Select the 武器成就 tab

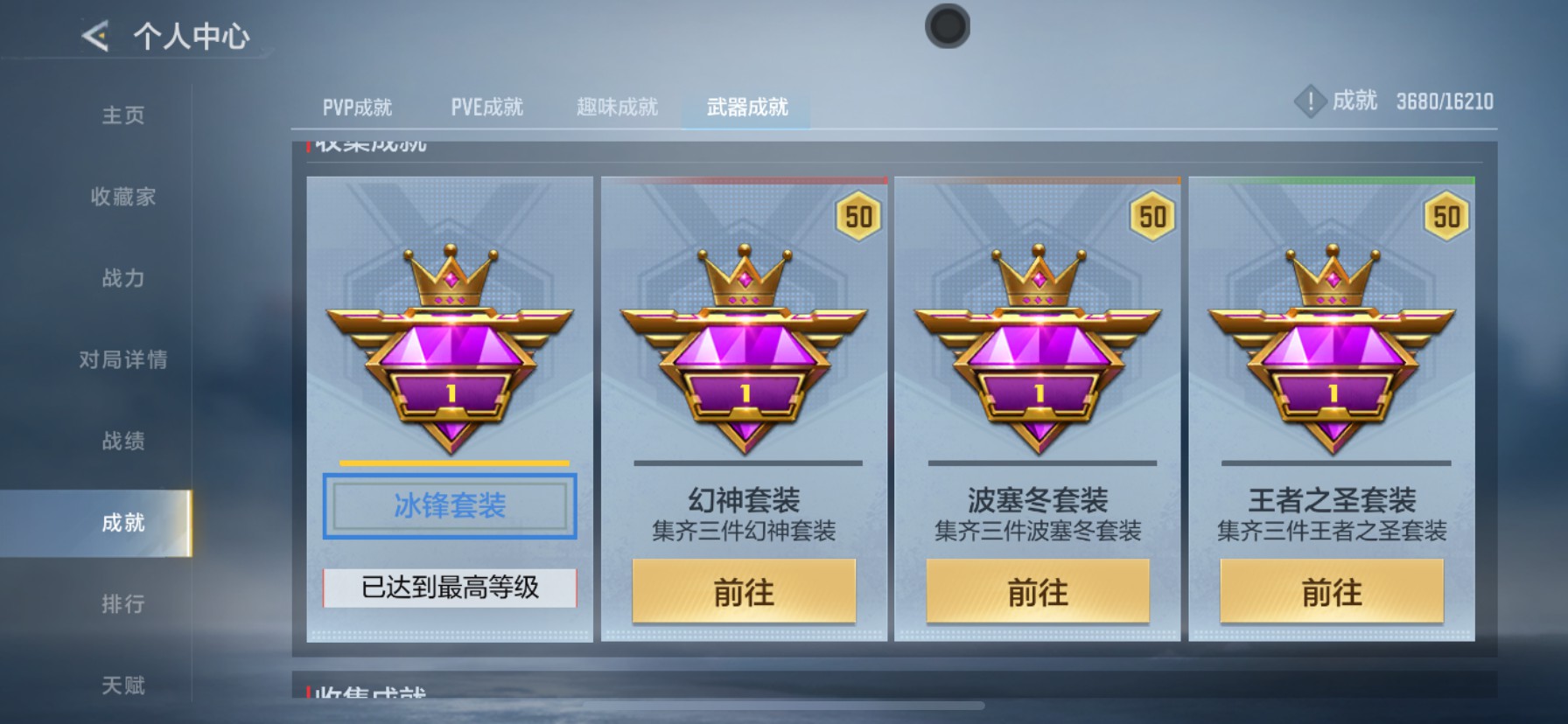[745, 106]
